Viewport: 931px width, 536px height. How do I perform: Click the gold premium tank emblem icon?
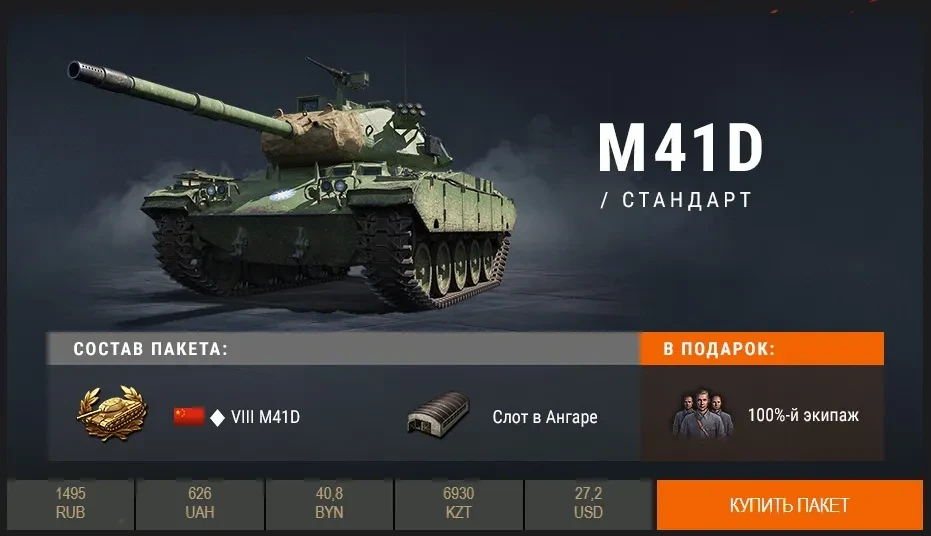click(110, 414)
